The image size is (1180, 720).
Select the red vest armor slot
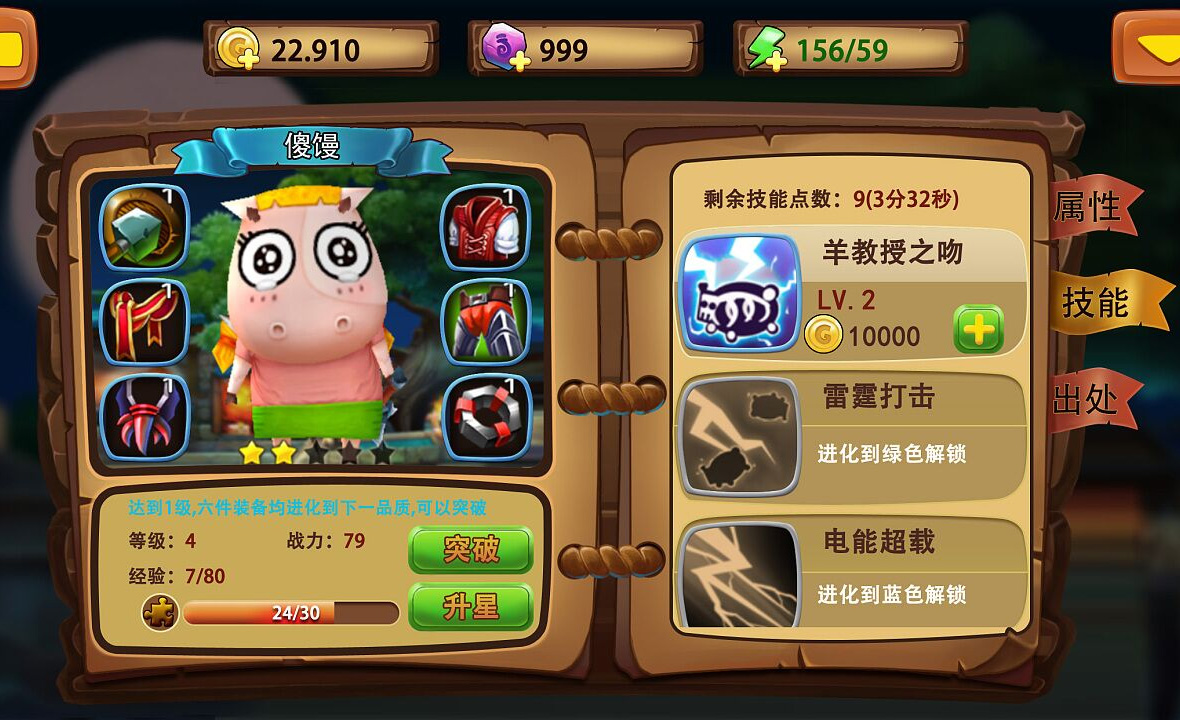[485, 226]
